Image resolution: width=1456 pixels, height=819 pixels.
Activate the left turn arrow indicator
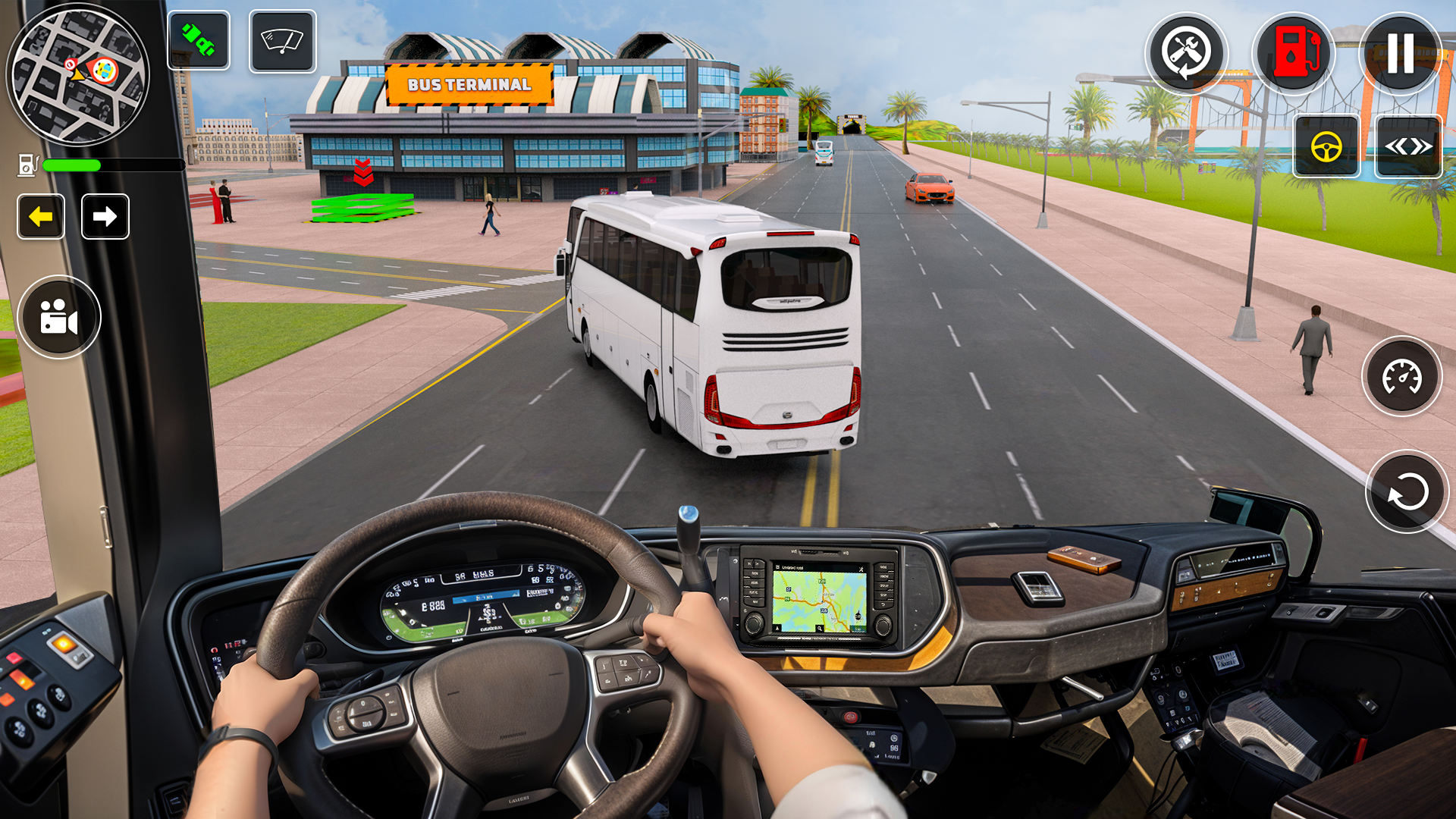[x=41, y=217]
